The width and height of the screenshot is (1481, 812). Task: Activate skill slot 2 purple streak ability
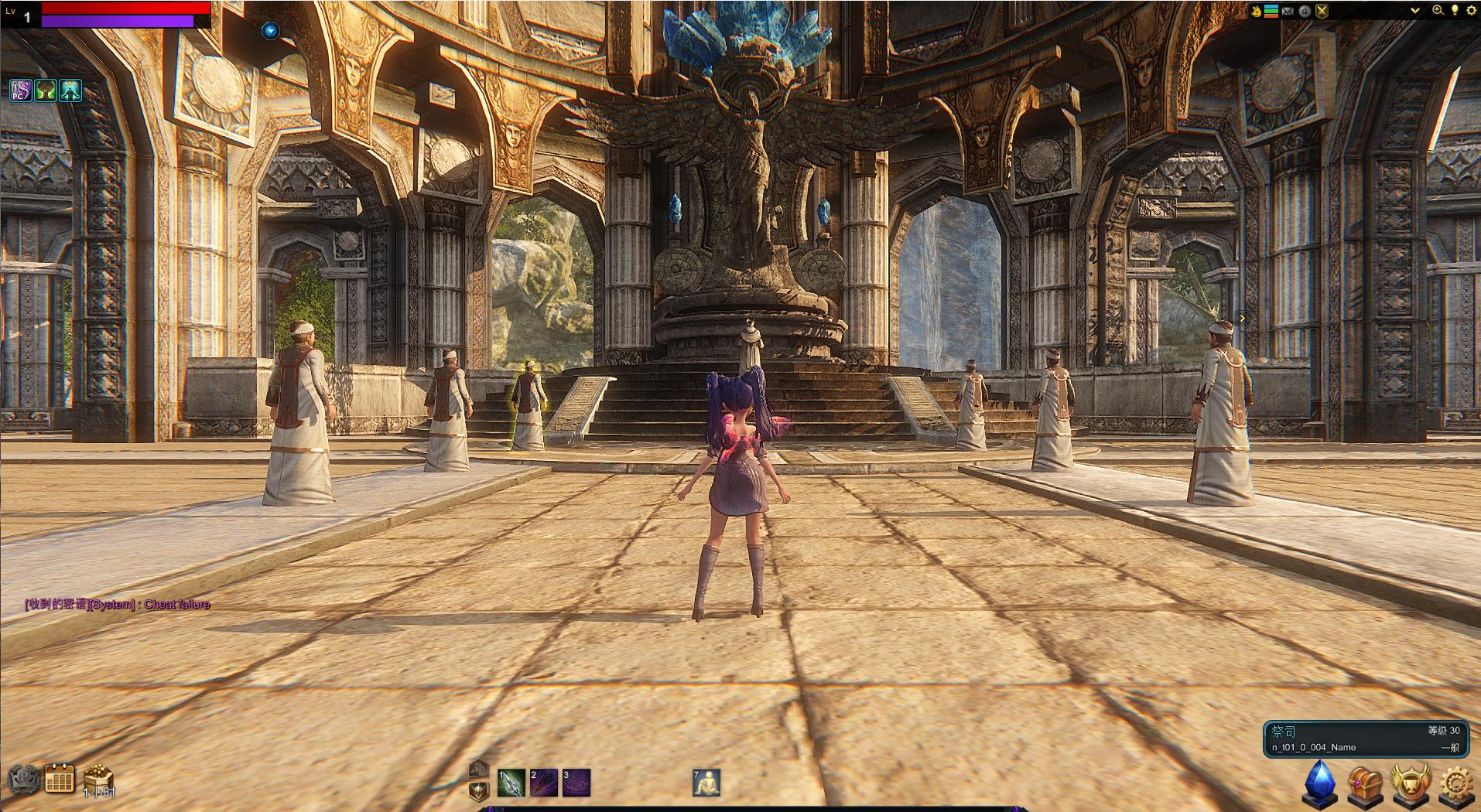(544, 783)
